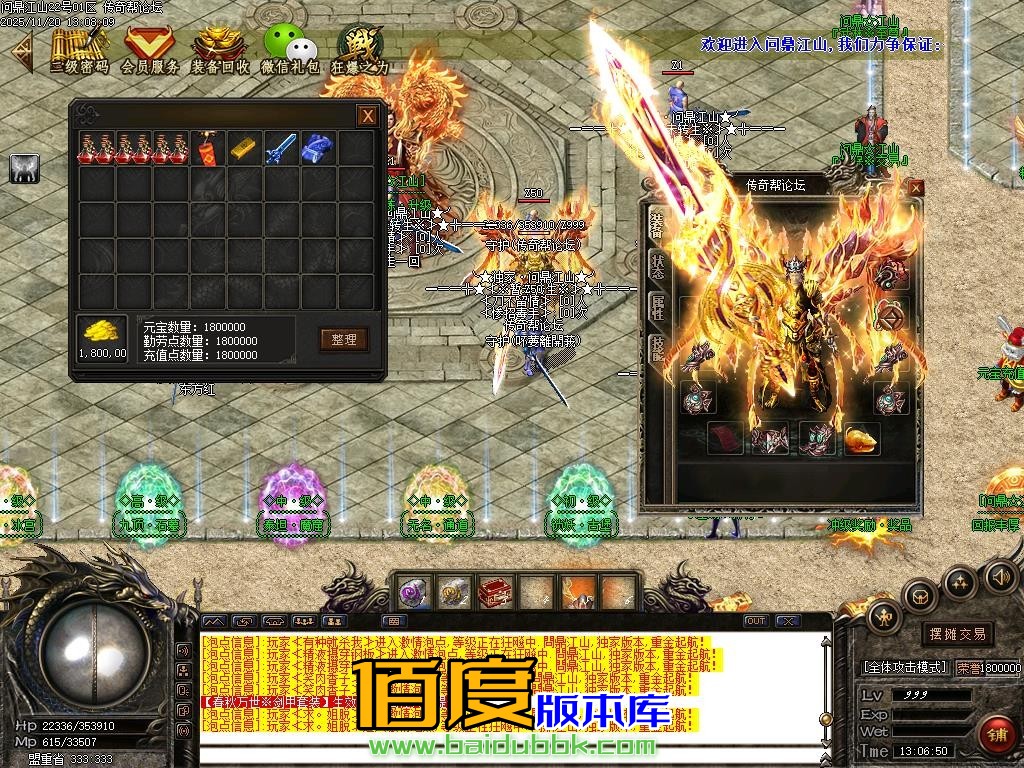Close the character equipment panel
This screenshot has height=768, width=1024.
point(915,187)
